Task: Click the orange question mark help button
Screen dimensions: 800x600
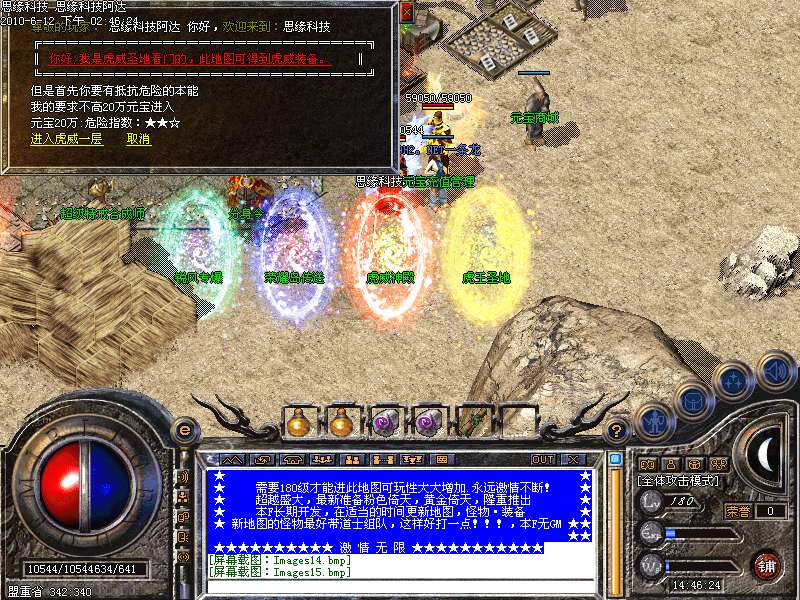Action: coord(618,431)
